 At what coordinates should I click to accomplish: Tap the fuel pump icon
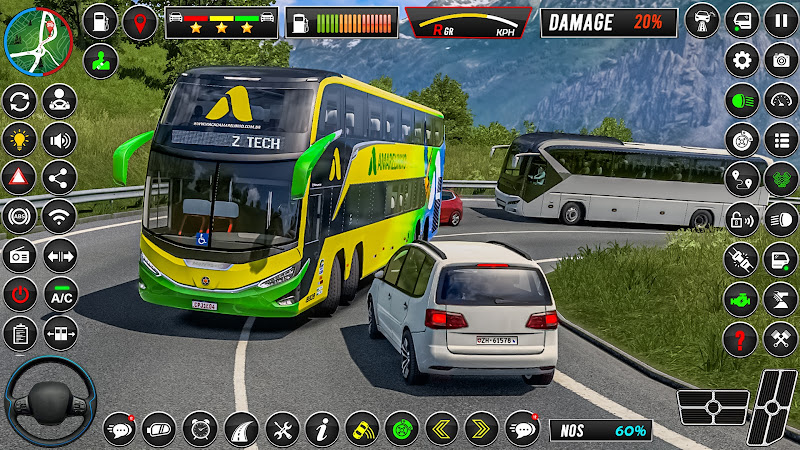tap(100, 21)
